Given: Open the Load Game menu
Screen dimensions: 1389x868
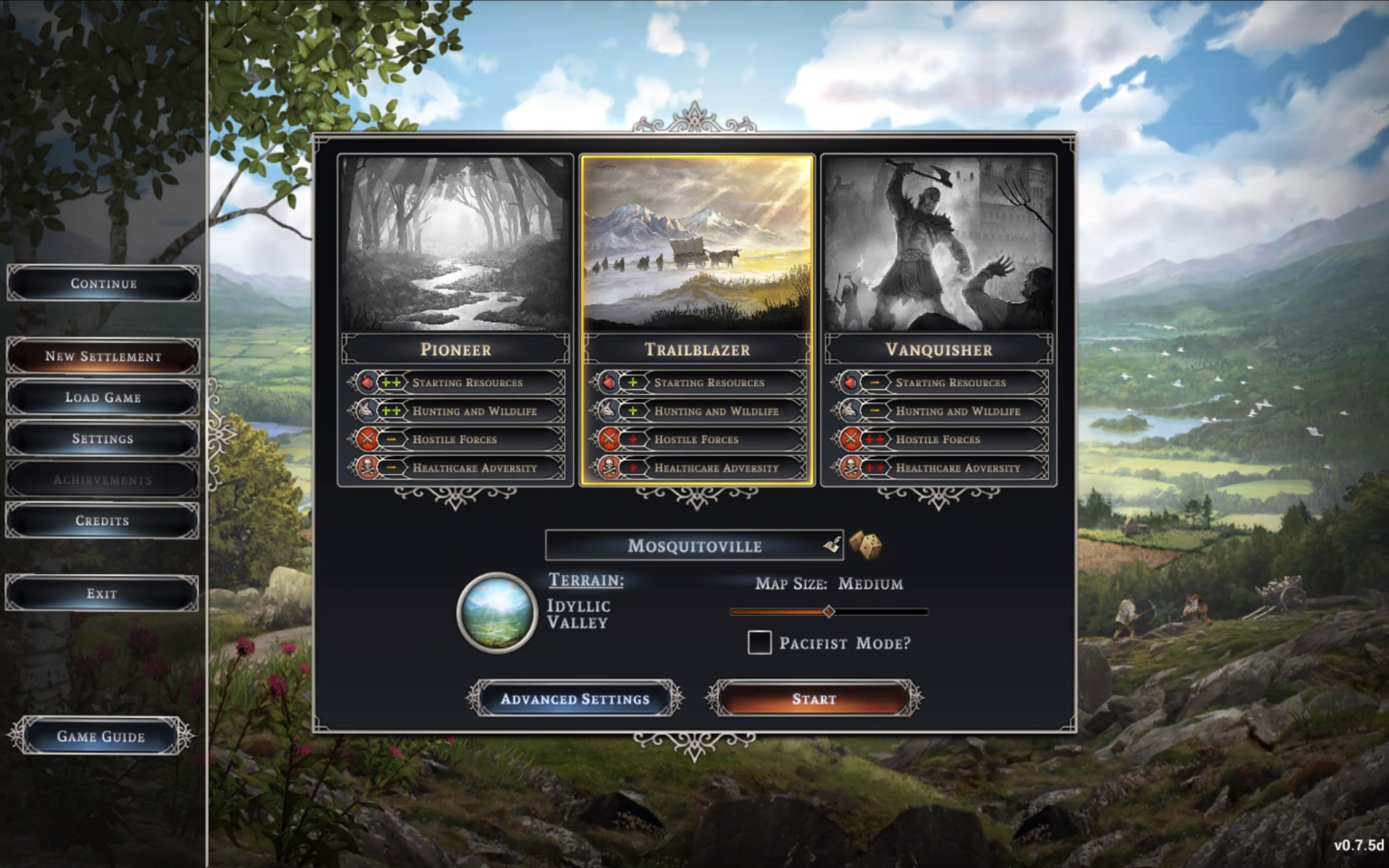Looking at the screenshot, I should click(x=102, y=397).
